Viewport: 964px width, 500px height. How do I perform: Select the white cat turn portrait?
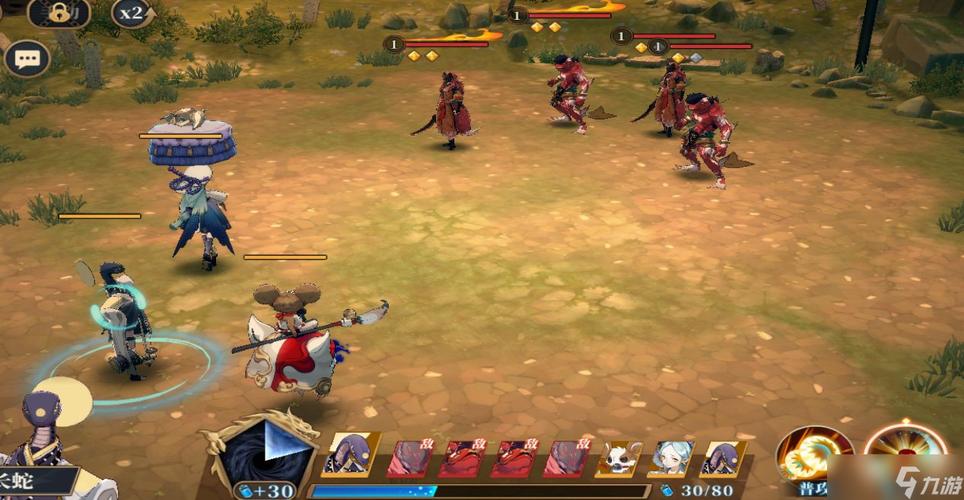coord(620,458)
